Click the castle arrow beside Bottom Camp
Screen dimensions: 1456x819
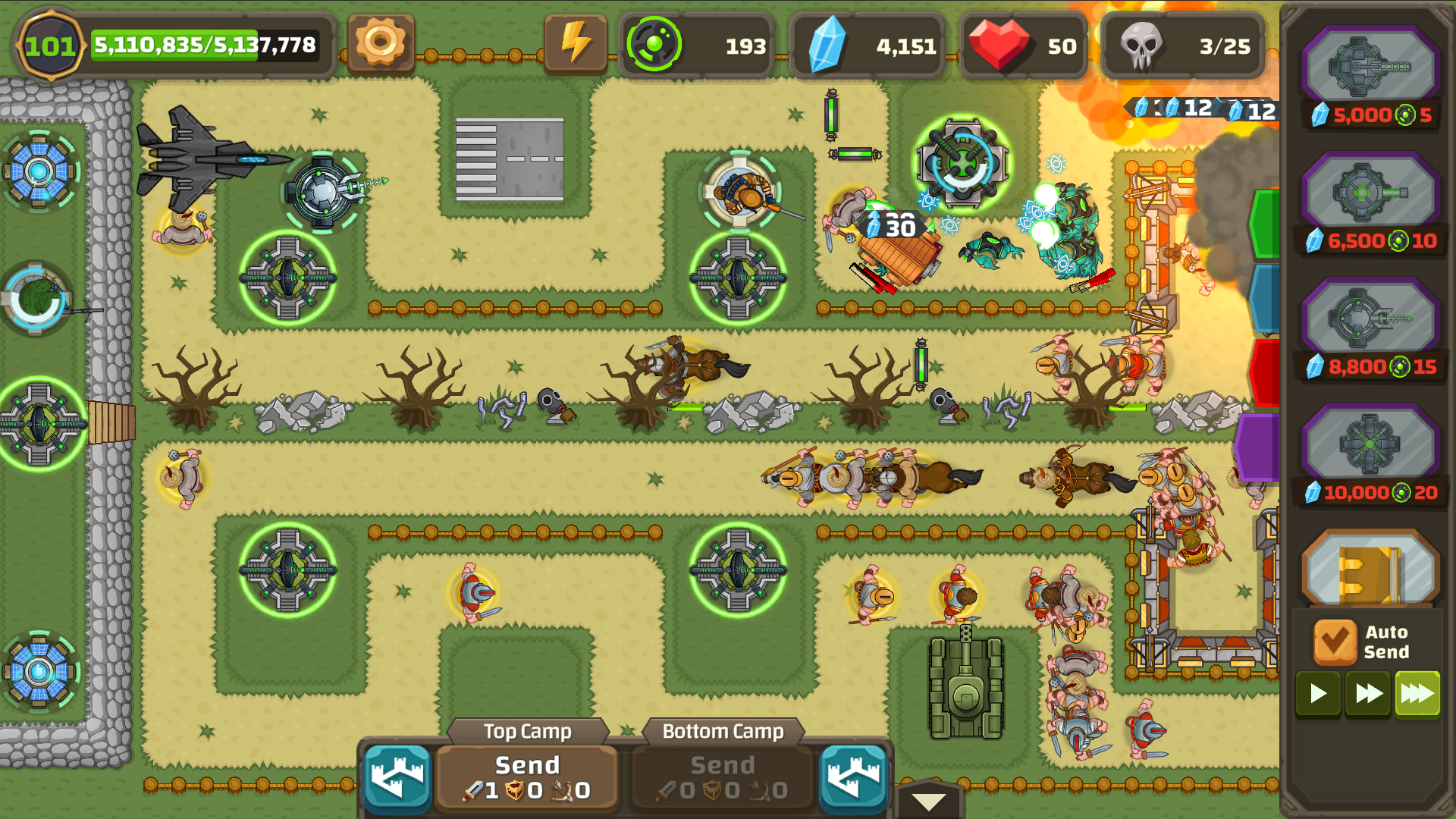[x=853, y=778]
